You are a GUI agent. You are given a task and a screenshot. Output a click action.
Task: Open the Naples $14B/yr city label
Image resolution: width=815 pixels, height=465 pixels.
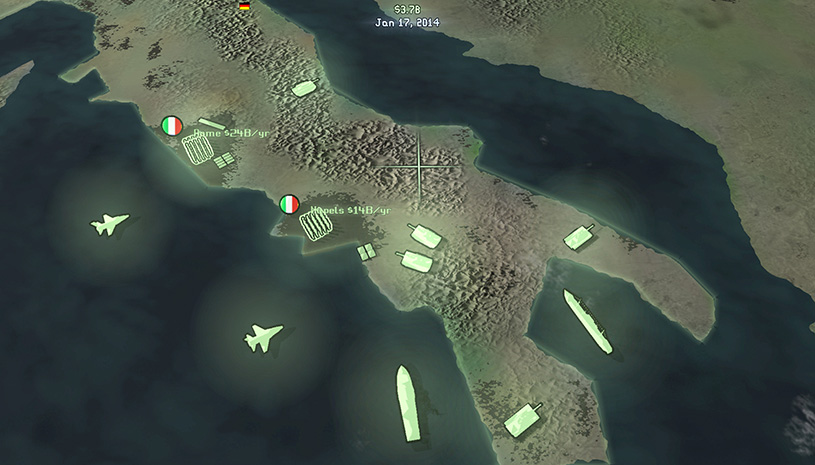point(349,210)
